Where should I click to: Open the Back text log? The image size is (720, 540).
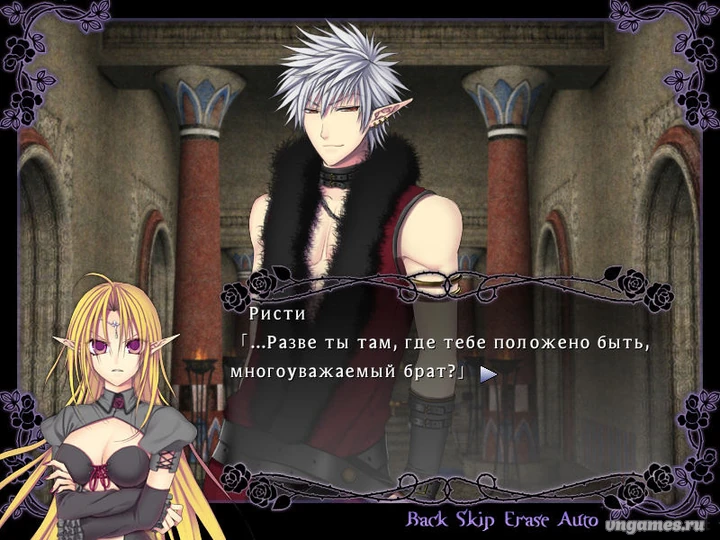pos(429,520)
